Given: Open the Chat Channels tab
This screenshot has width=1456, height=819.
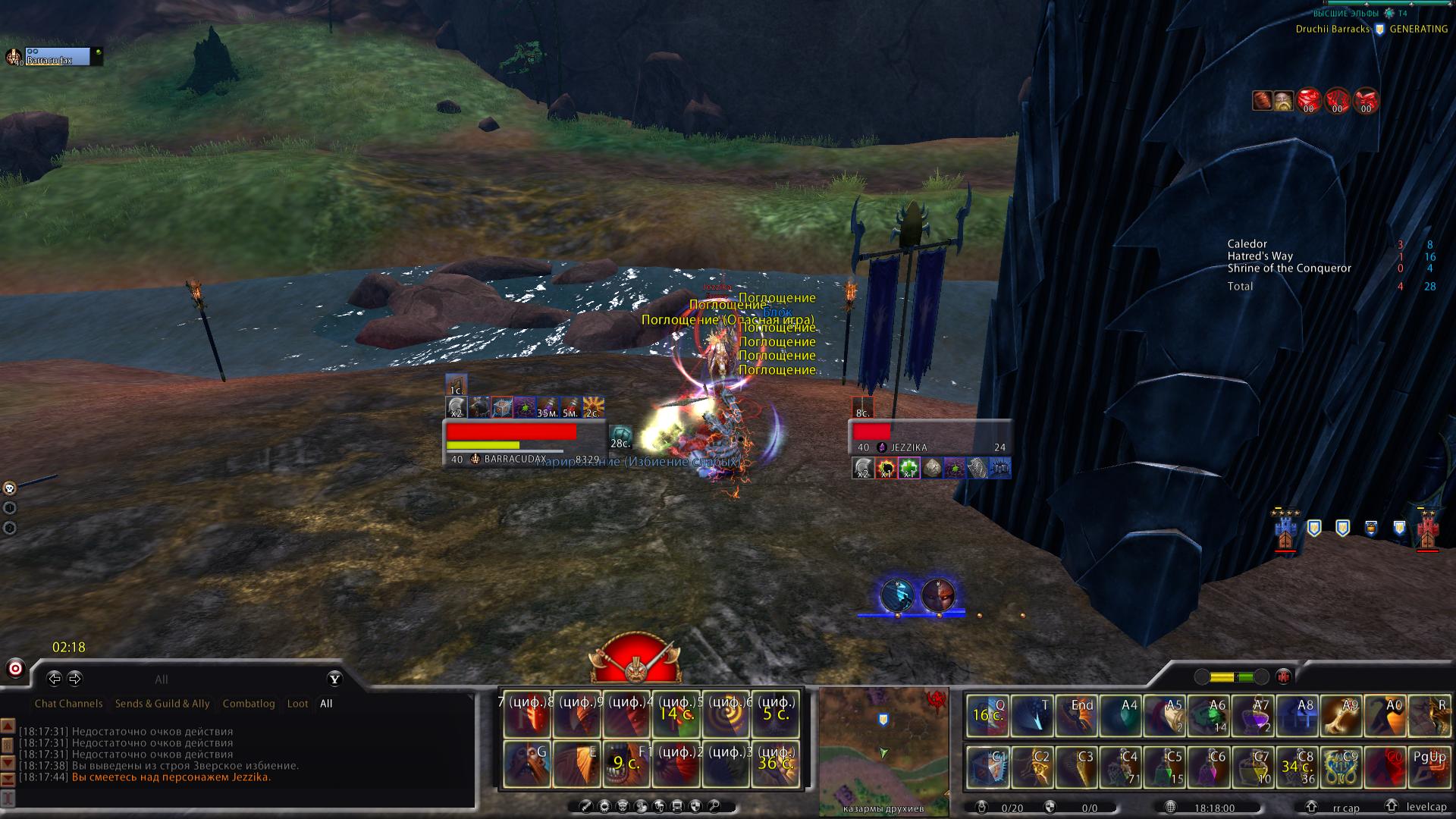Looking at the screenshot, I should click(68, 704).
